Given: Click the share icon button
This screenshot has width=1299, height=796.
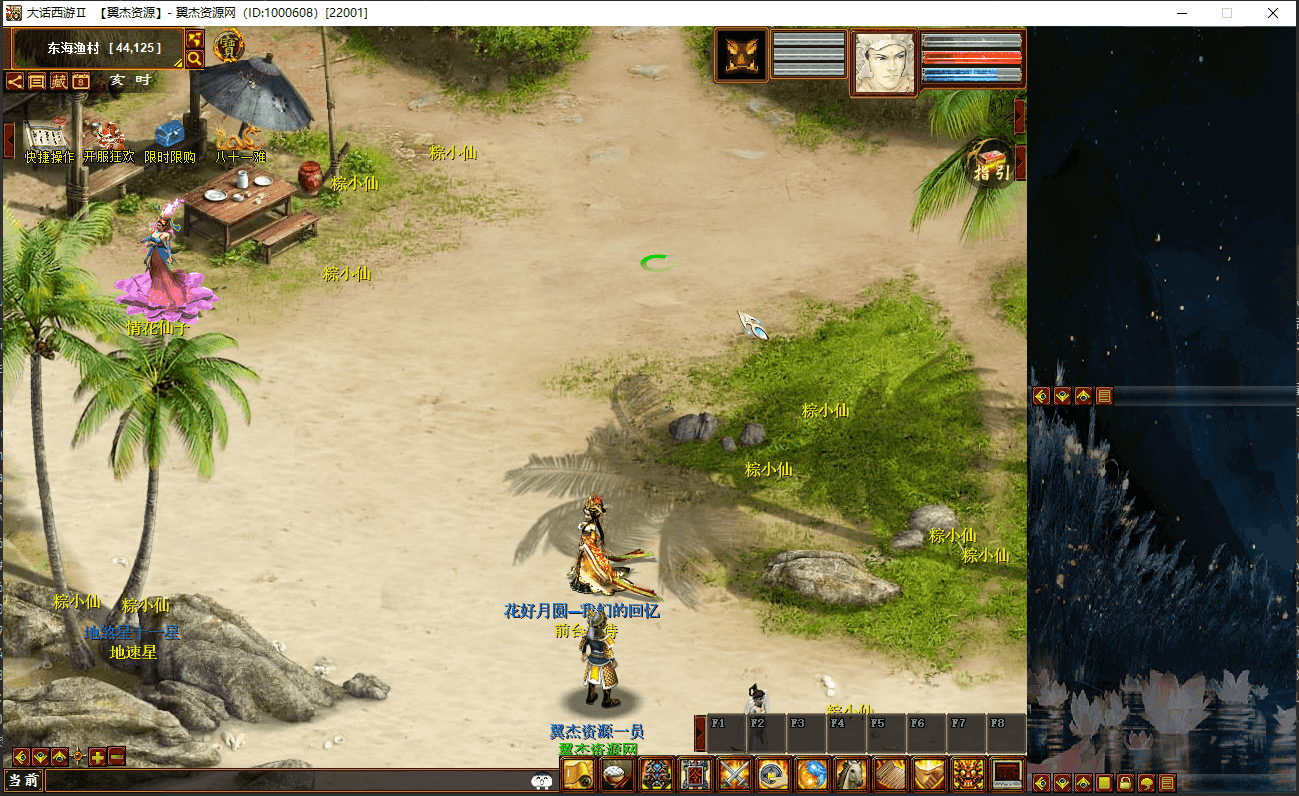Looking at the screenshot, I should coord(15,82).
